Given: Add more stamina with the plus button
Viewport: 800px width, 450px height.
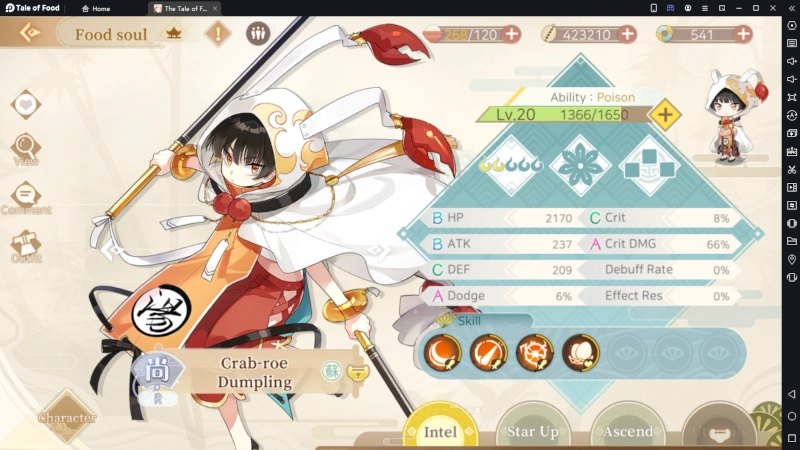Looking at the screenshot, I should 512,34.
